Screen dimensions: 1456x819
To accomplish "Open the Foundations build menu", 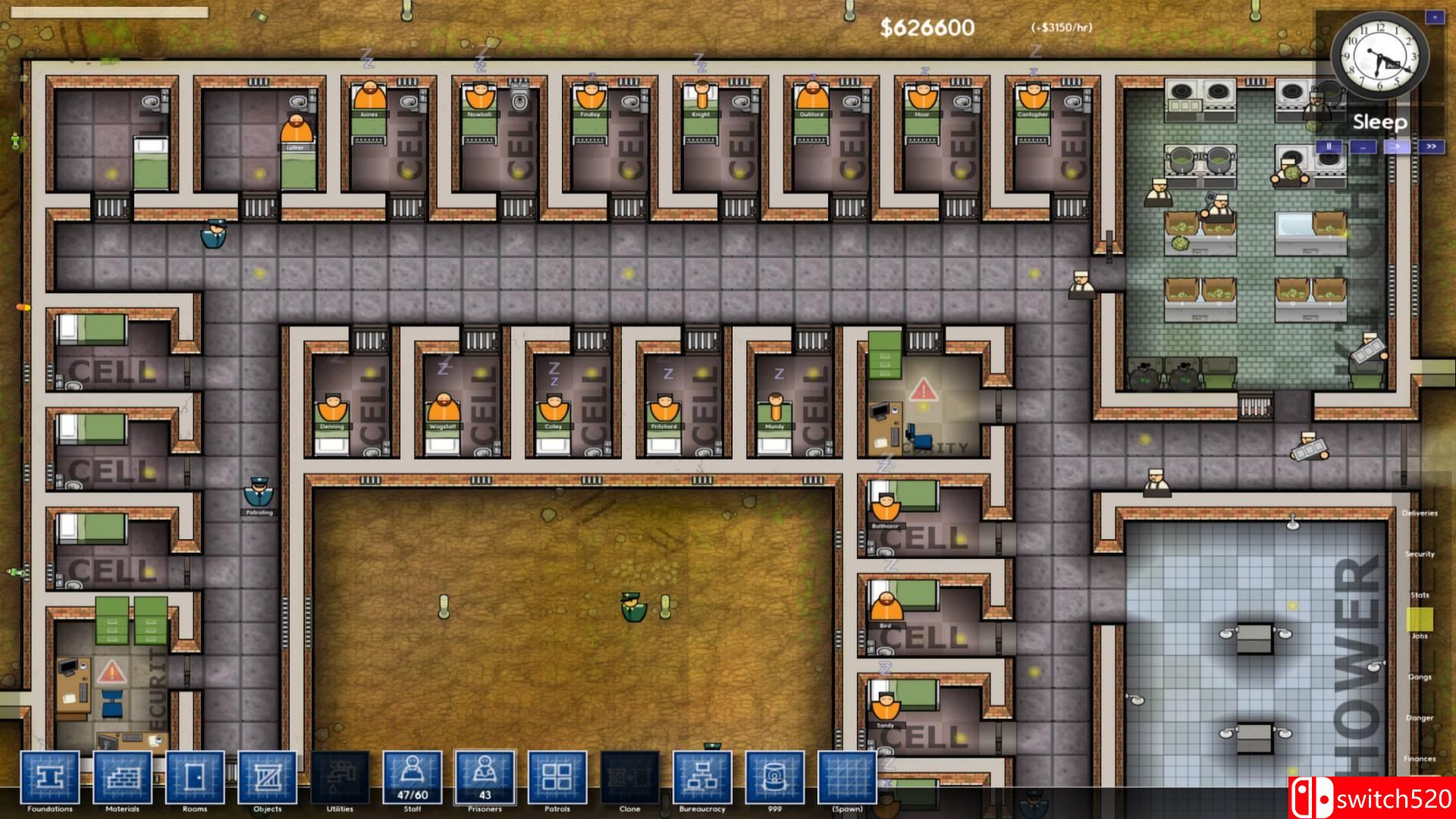I will click(49, 777).
